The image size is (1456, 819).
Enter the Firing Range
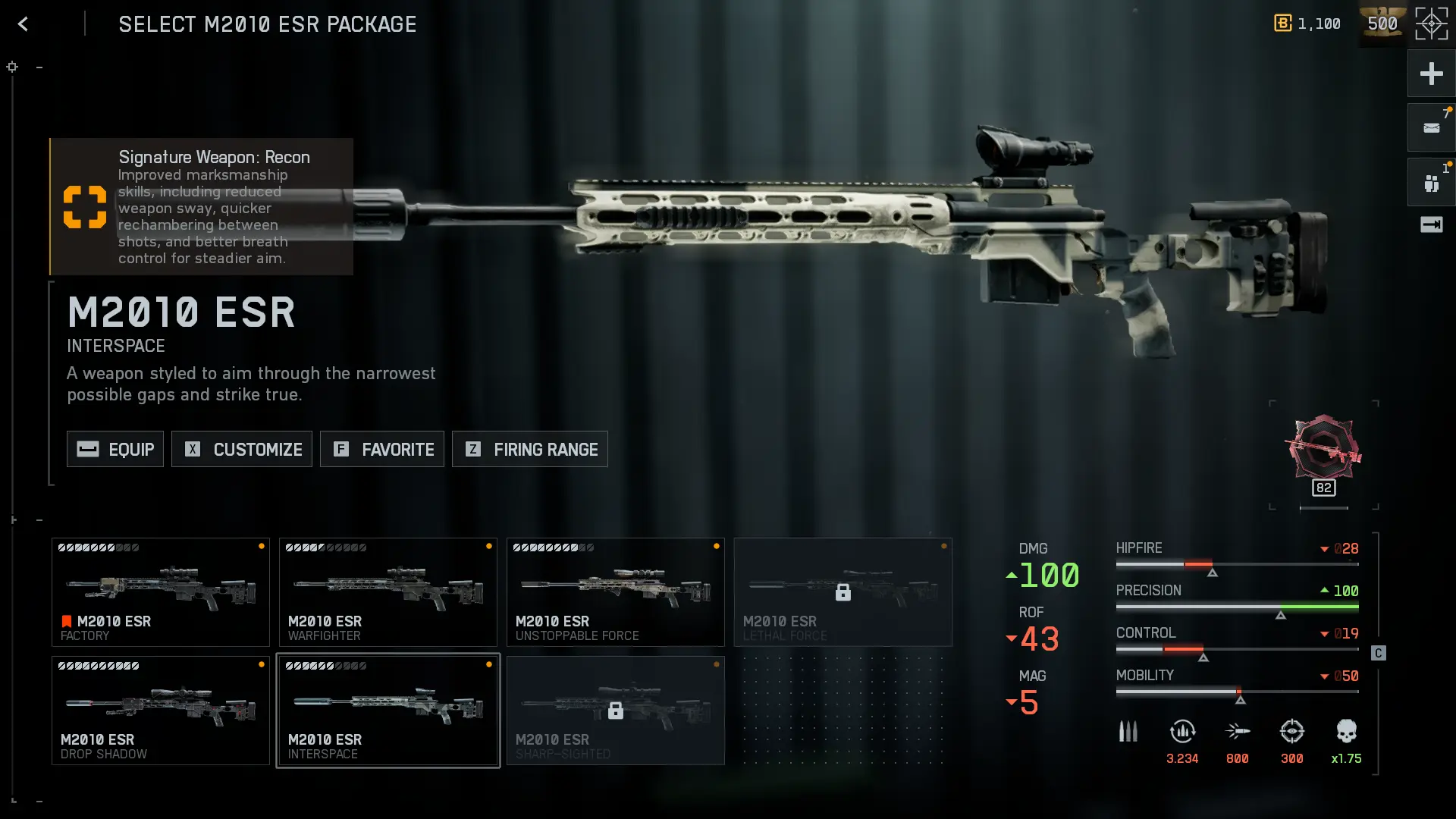[530, 449]
